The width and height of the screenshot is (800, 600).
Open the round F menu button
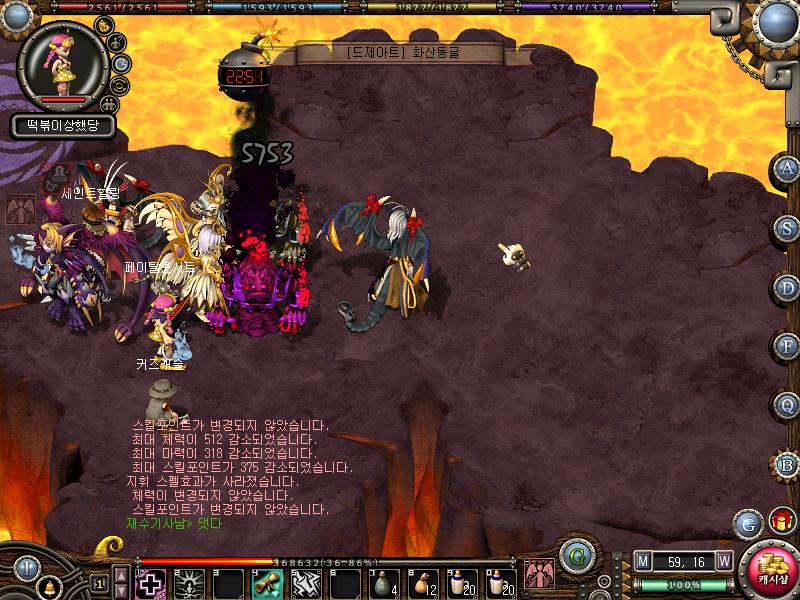coord(788,346)
